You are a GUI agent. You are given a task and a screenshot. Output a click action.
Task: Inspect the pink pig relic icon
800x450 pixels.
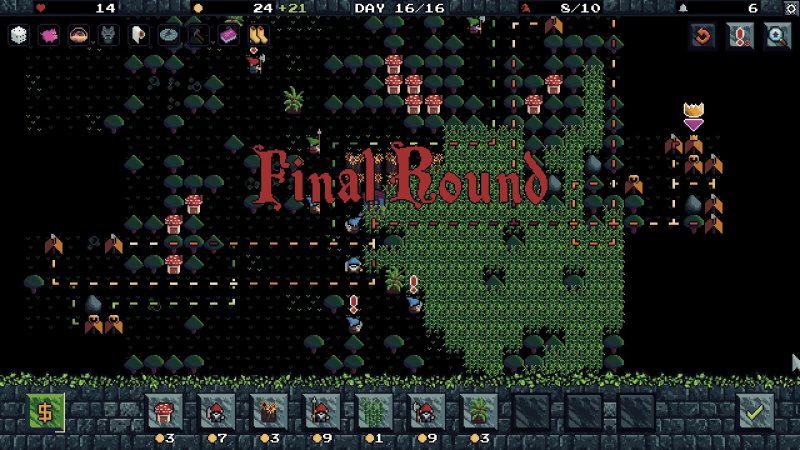(x=49, y=36)
